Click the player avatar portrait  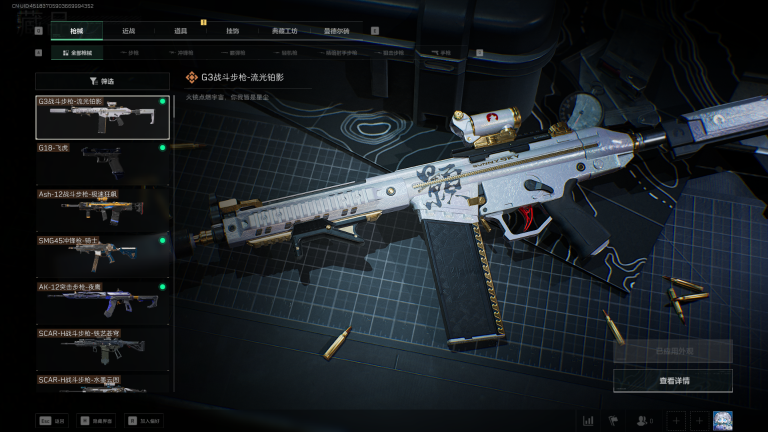click(x=723, y=421)
